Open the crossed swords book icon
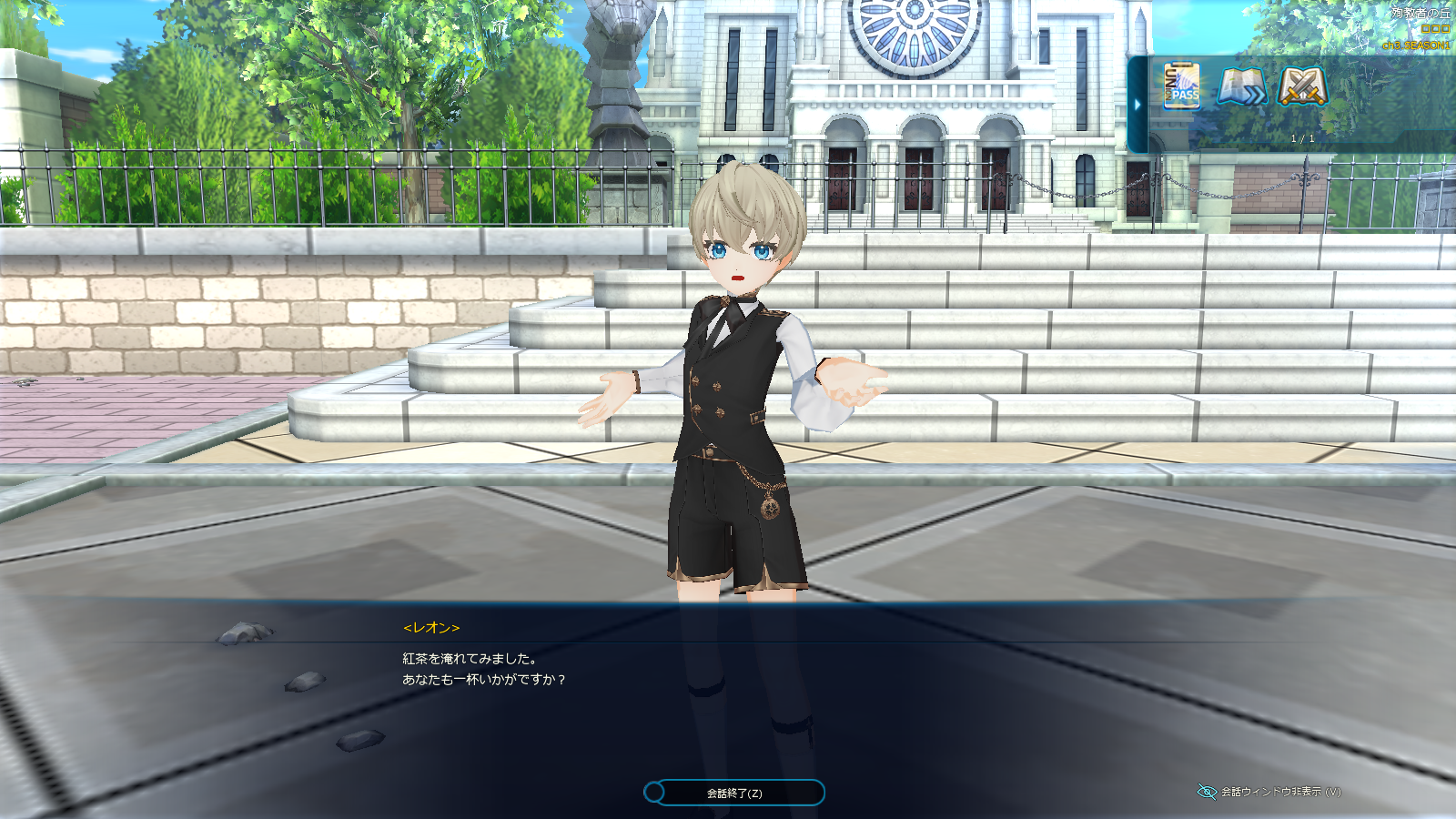 coord(1302,87)
